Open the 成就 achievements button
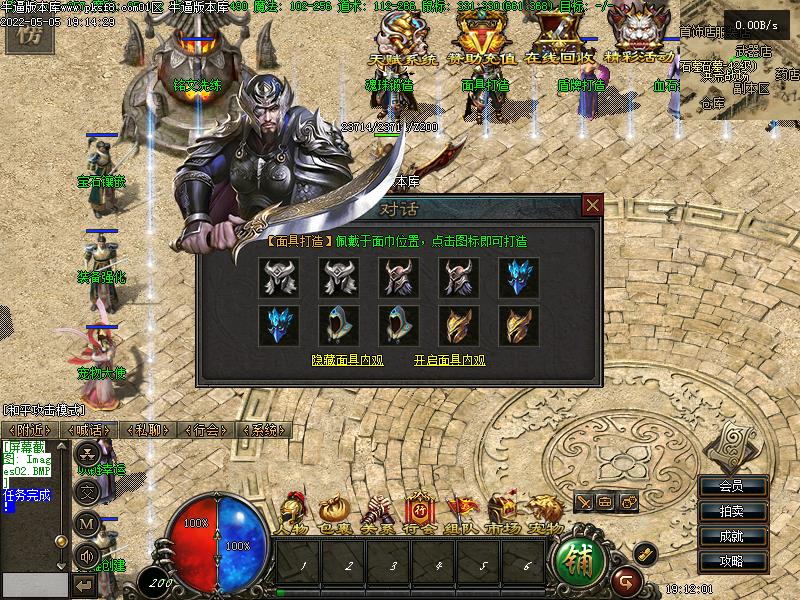The width and height of the screenshot is (800, 600). click(x=732, y=536)
